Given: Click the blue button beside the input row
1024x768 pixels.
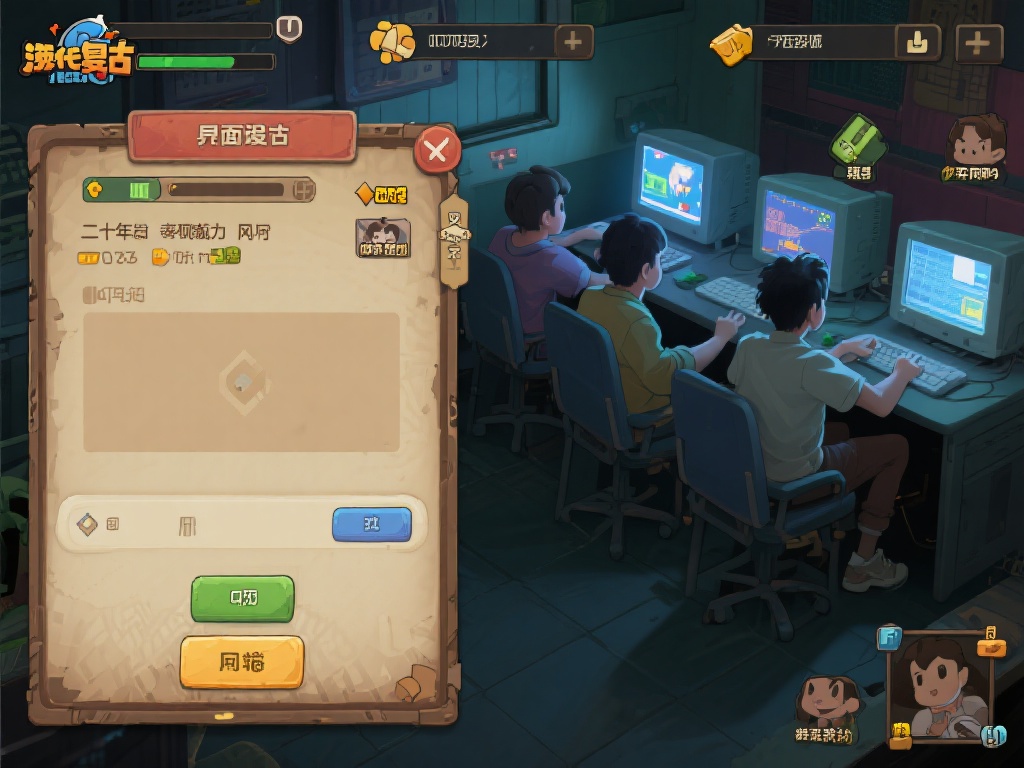Looking at the screenshot, I should tap(371, 524).
